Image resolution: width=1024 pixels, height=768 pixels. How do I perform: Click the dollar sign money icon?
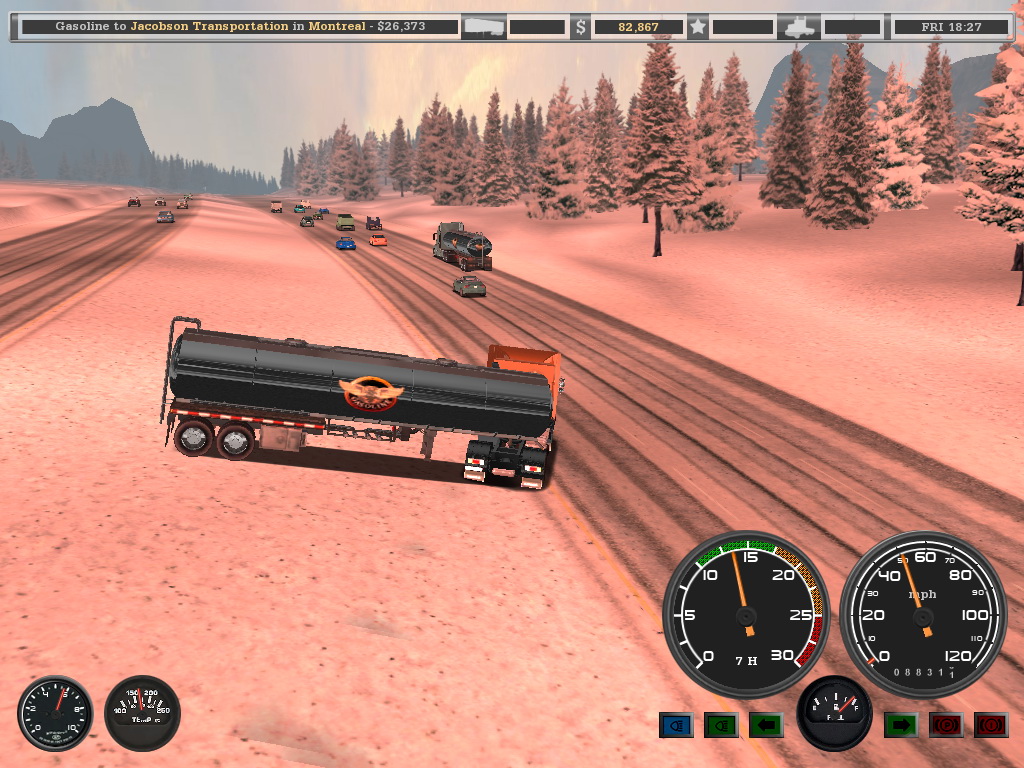coord(581,28)
